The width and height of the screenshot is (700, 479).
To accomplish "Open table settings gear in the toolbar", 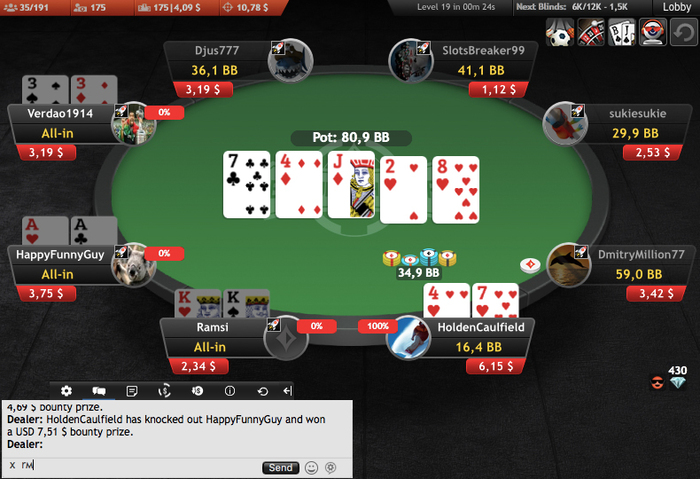I will point(66,390).
